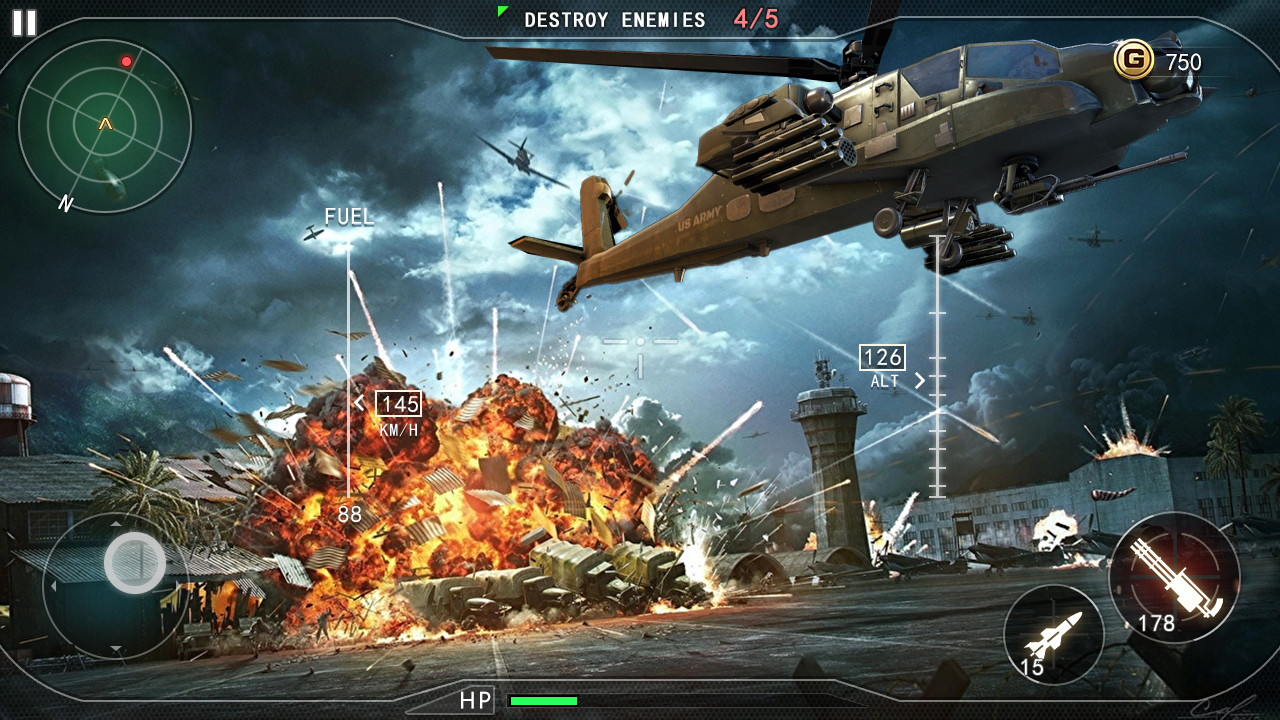The height and width of the screenshot is (720, 1280).
Task: Click the ALT chevron arrow
Action: 919,379
